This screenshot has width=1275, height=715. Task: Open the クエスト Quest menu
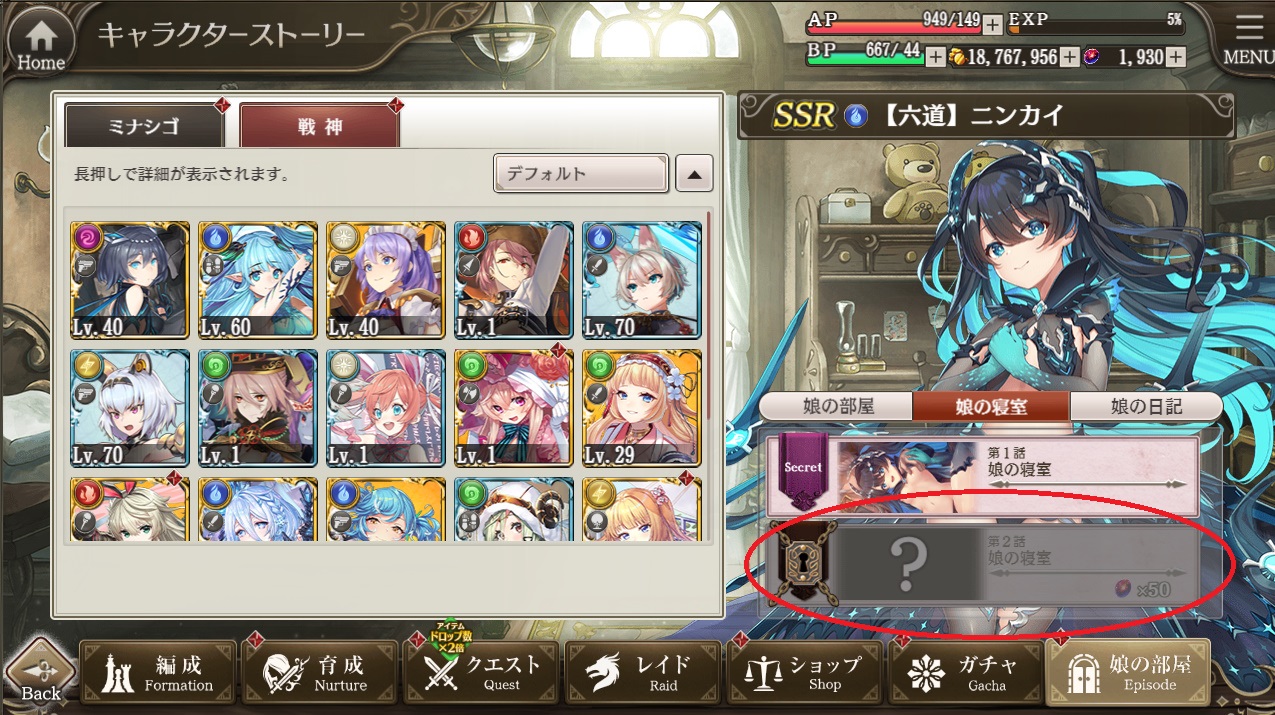pos(483,673)
